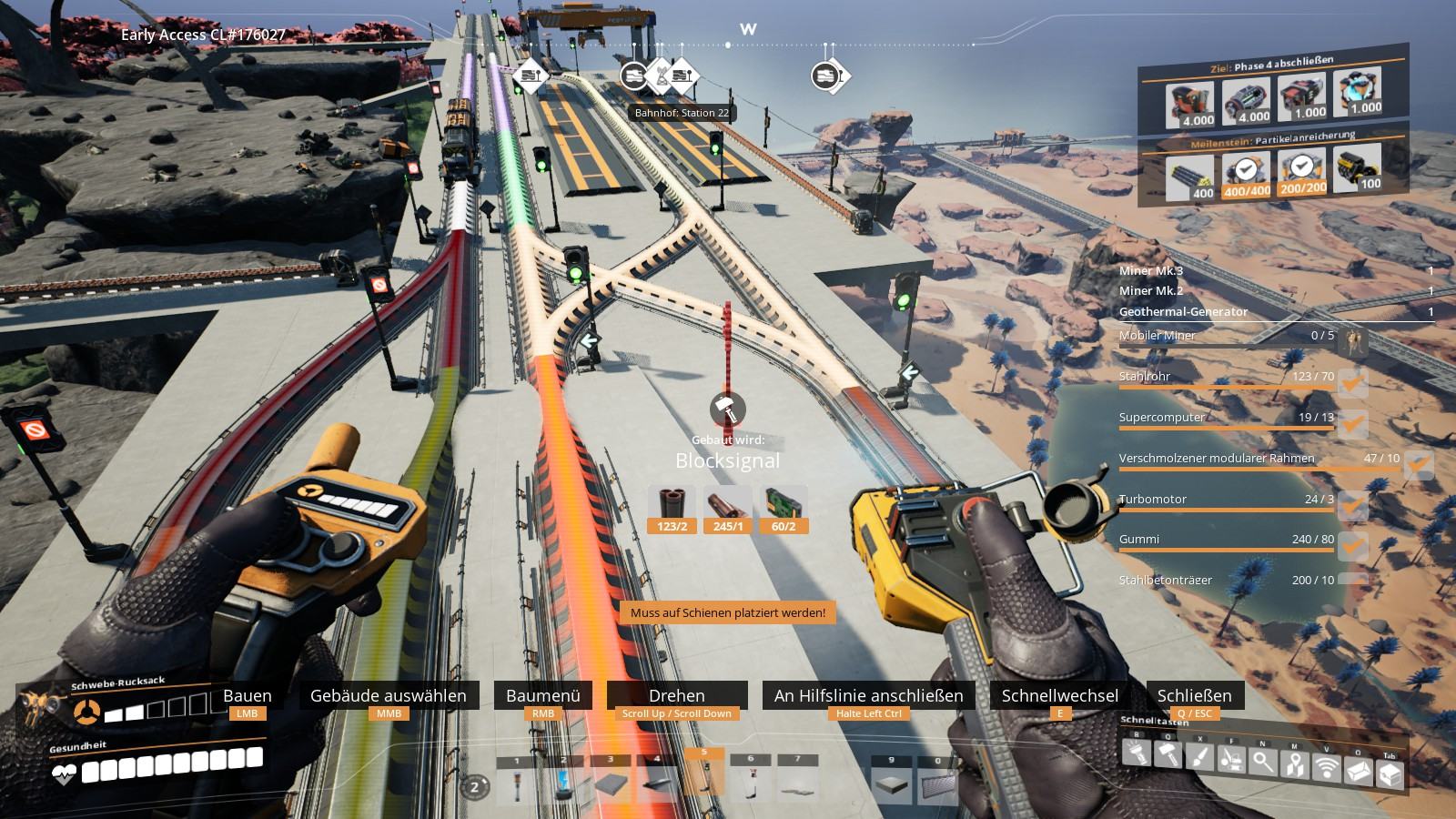Click the Supercomputer checkbox in to-do list
Viewport: 1456px width, 819px height.
point(1352,424)
